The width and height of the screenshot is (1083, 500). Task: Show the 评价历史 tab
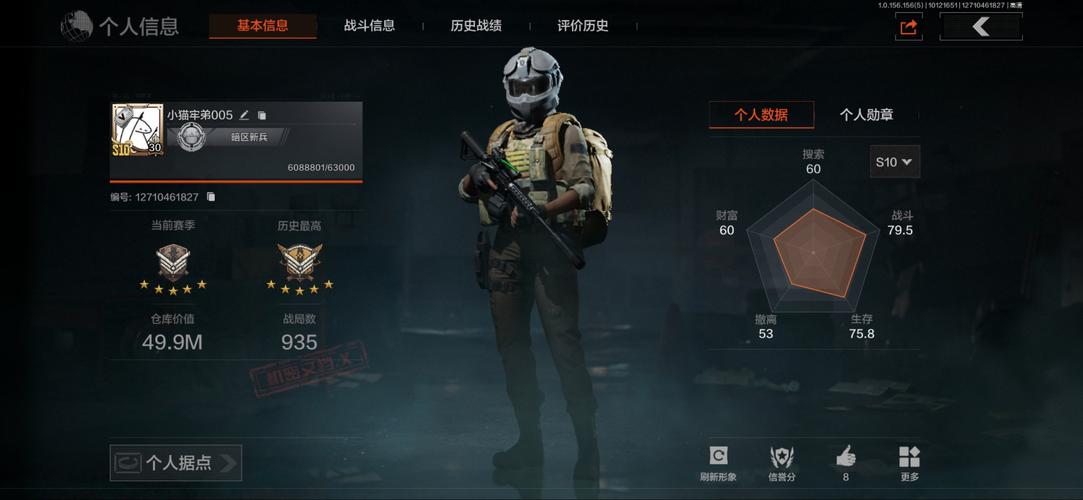583,26
